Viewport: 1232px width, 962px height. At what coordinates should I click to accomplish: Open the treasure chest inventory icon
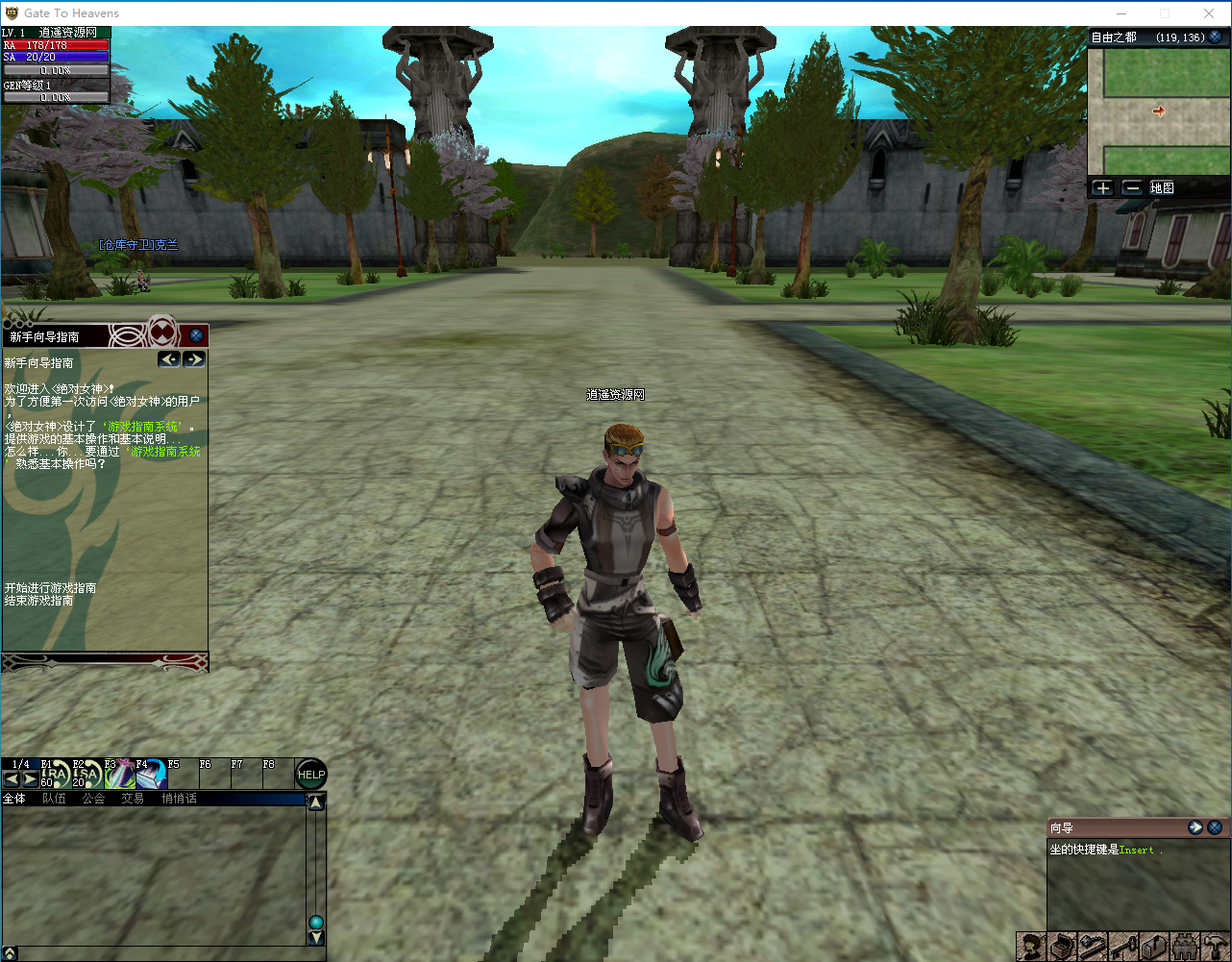coord(1061,947)
